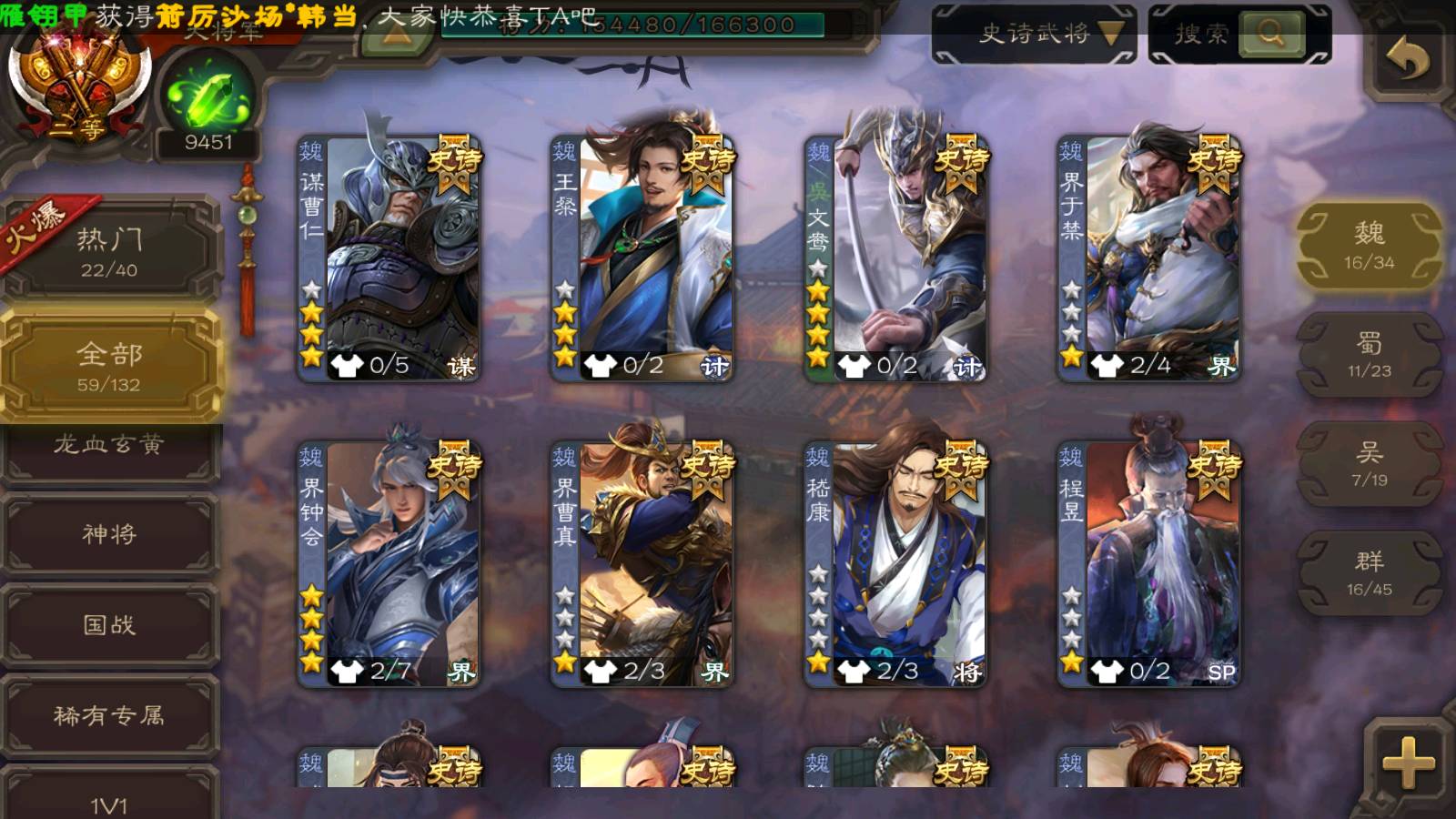
Task: Filter generals by 魏 faction
Action: pos(1369,246)
